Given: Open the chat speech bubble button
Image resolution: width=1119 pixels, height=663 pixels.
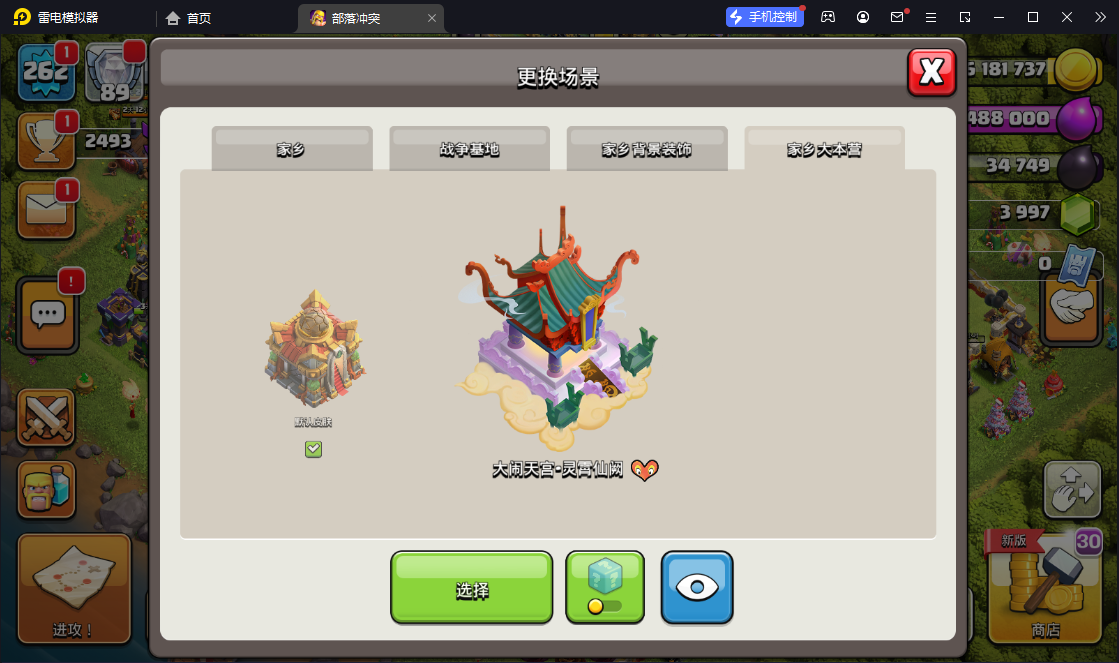Looking at the screenshot, I should 48,314.
